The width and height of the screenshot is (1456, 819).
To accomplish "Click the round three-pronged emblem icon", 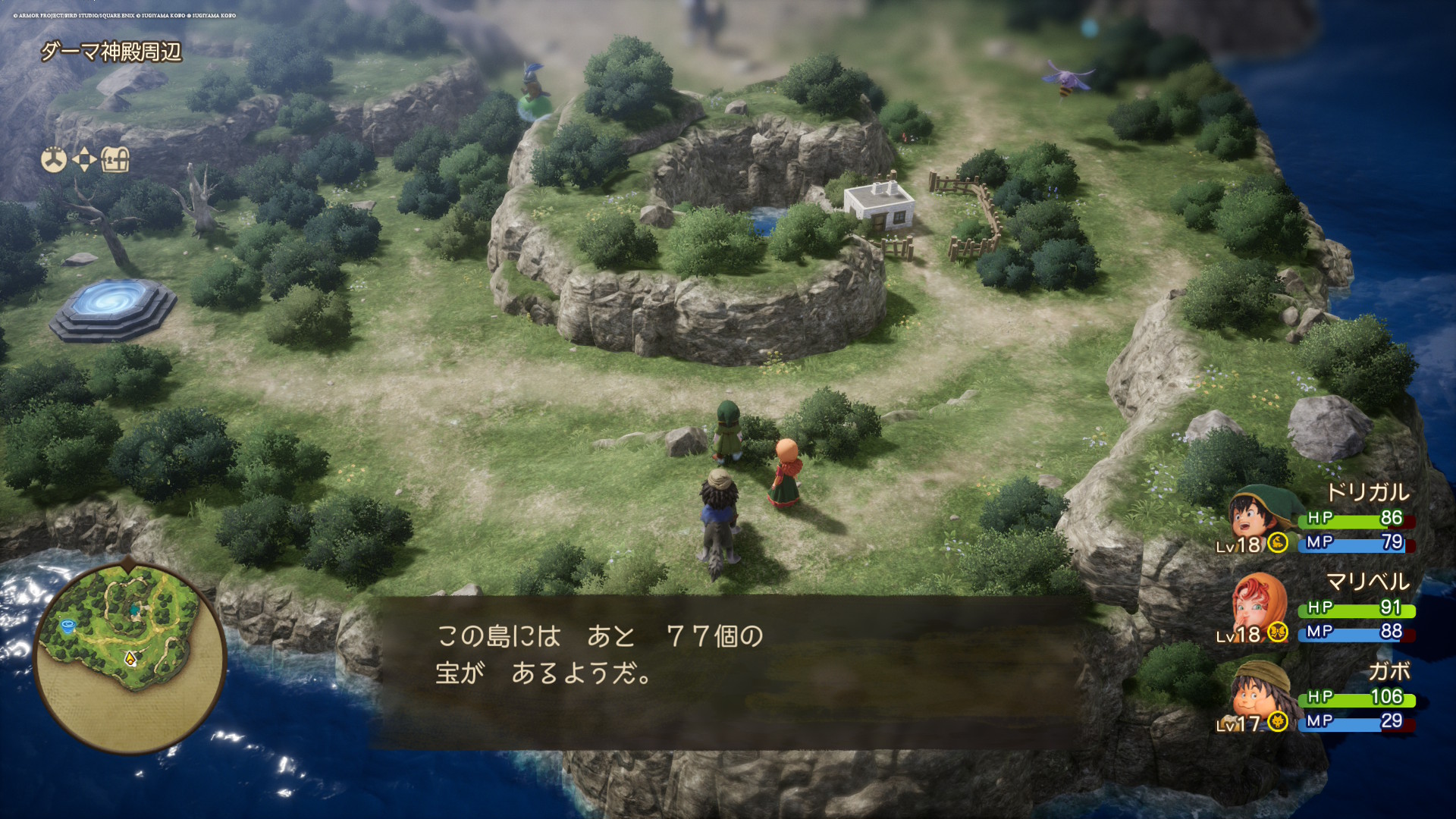I will (54, 160).
